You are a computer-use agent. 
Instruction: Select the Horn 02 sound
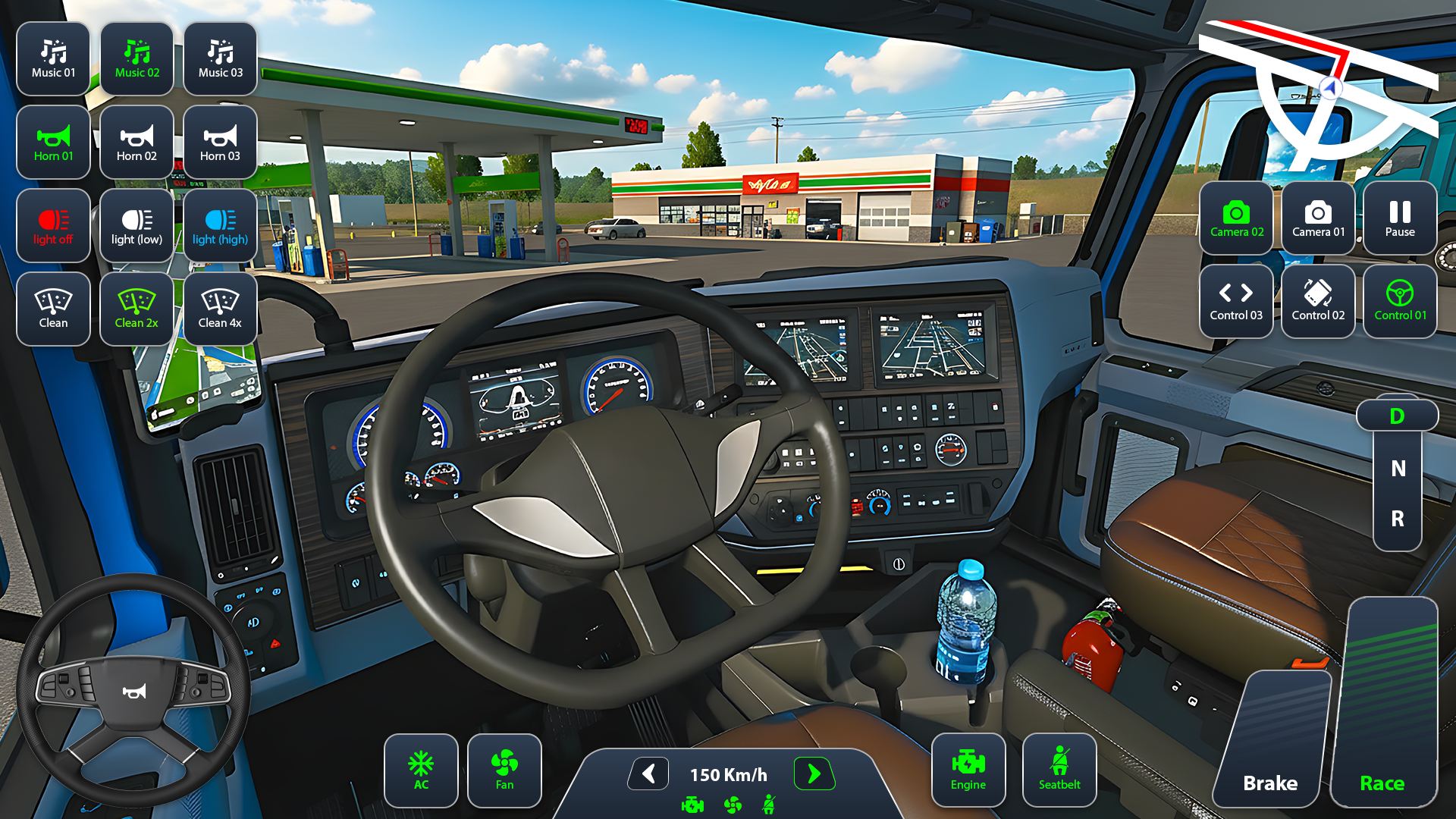click(136, 142)
